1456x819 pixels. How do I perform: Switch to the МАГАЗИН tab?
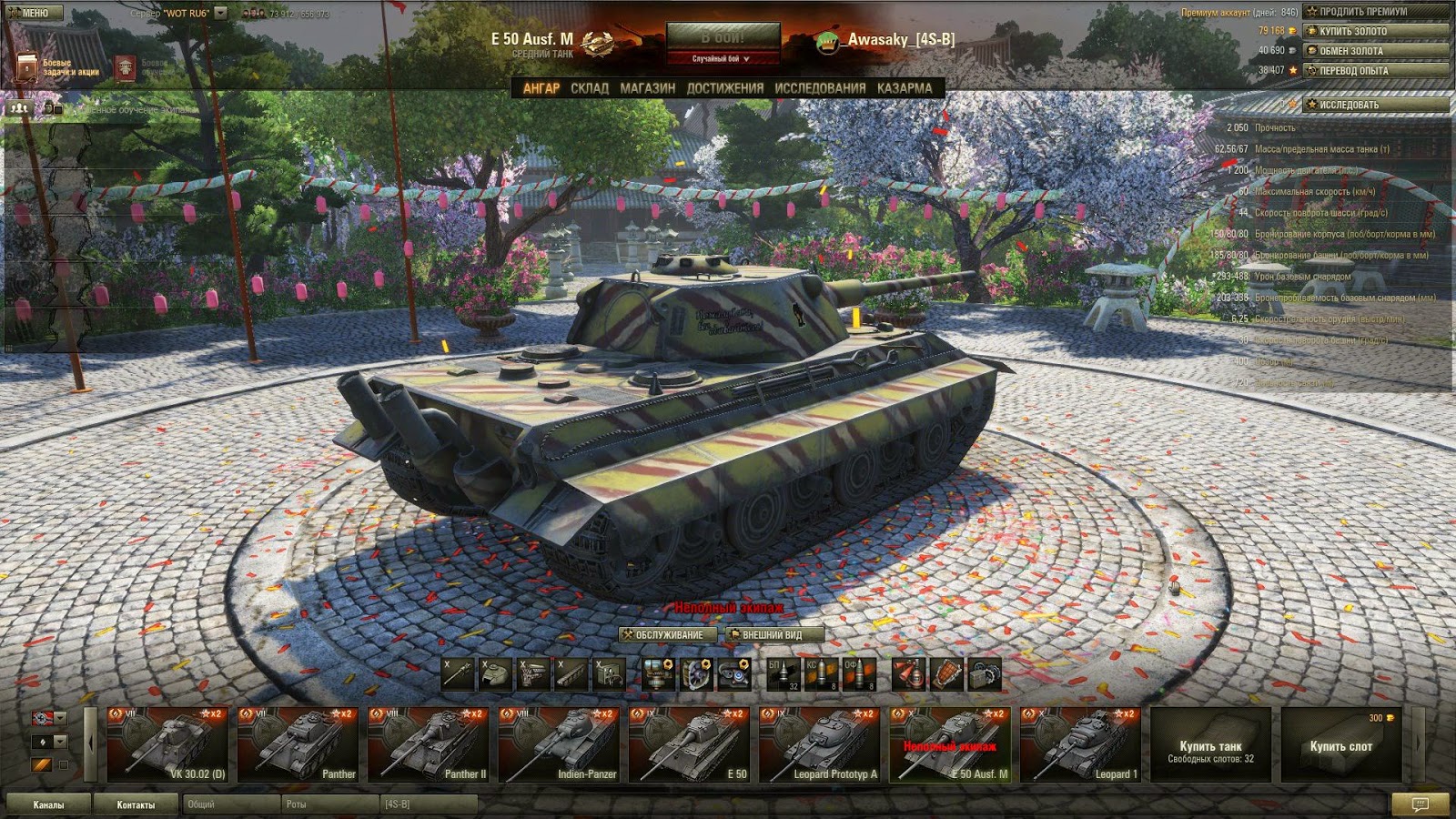click(646, 89)
